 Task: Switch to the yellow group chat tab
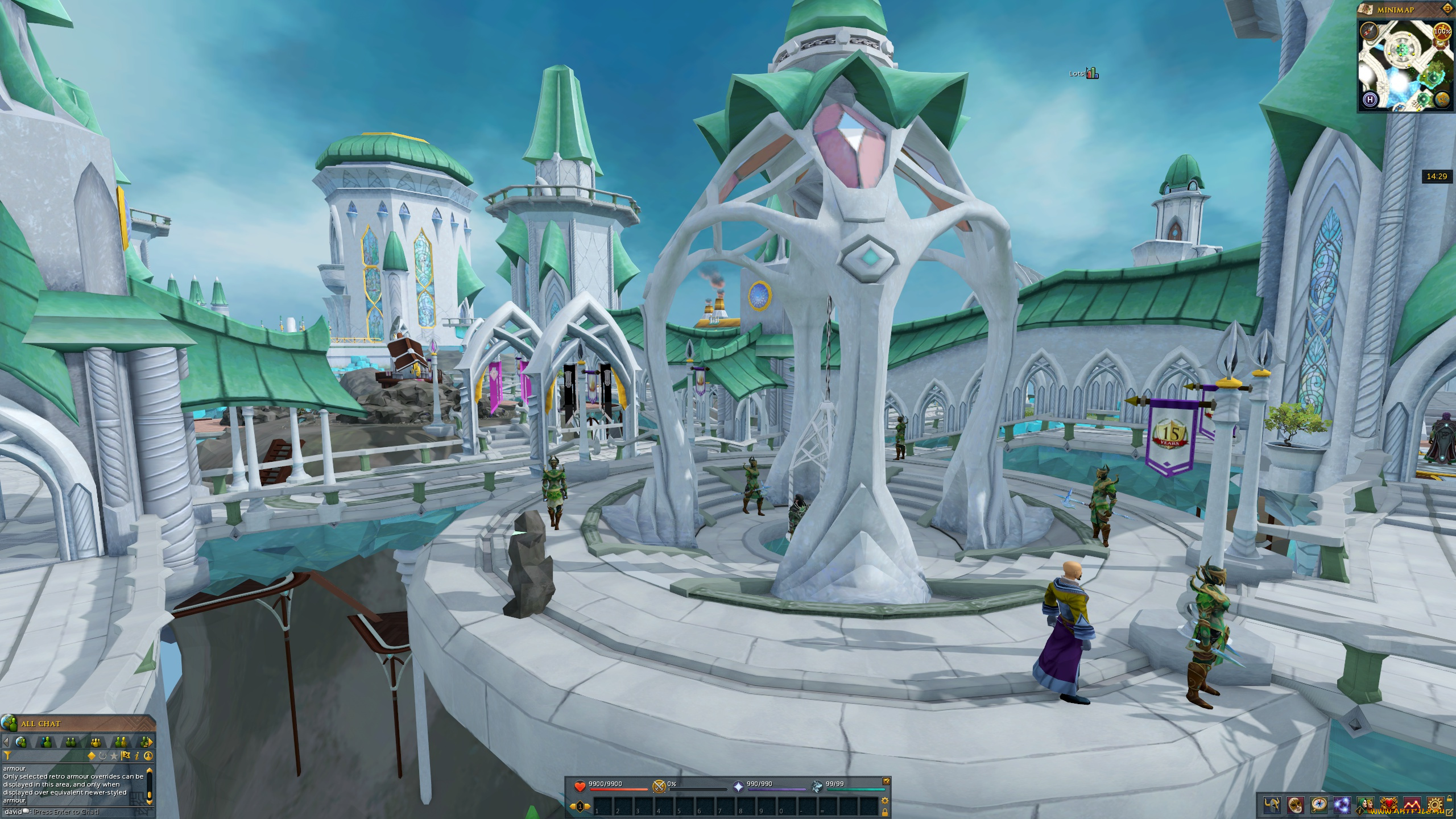(96, 742)
